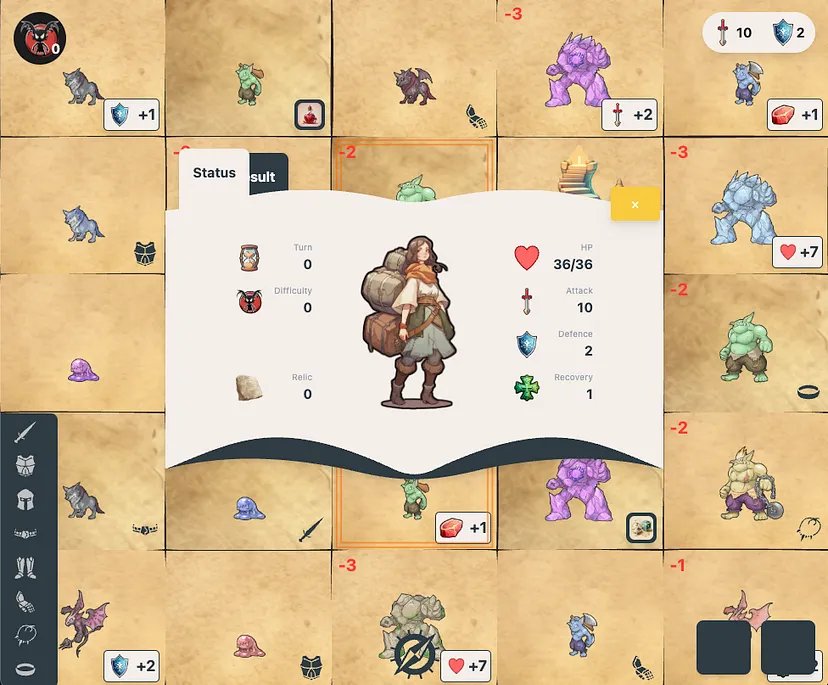Choose the gauntlet equipment slot
Screen dimensions: 828x685
[x=26, y=601]
